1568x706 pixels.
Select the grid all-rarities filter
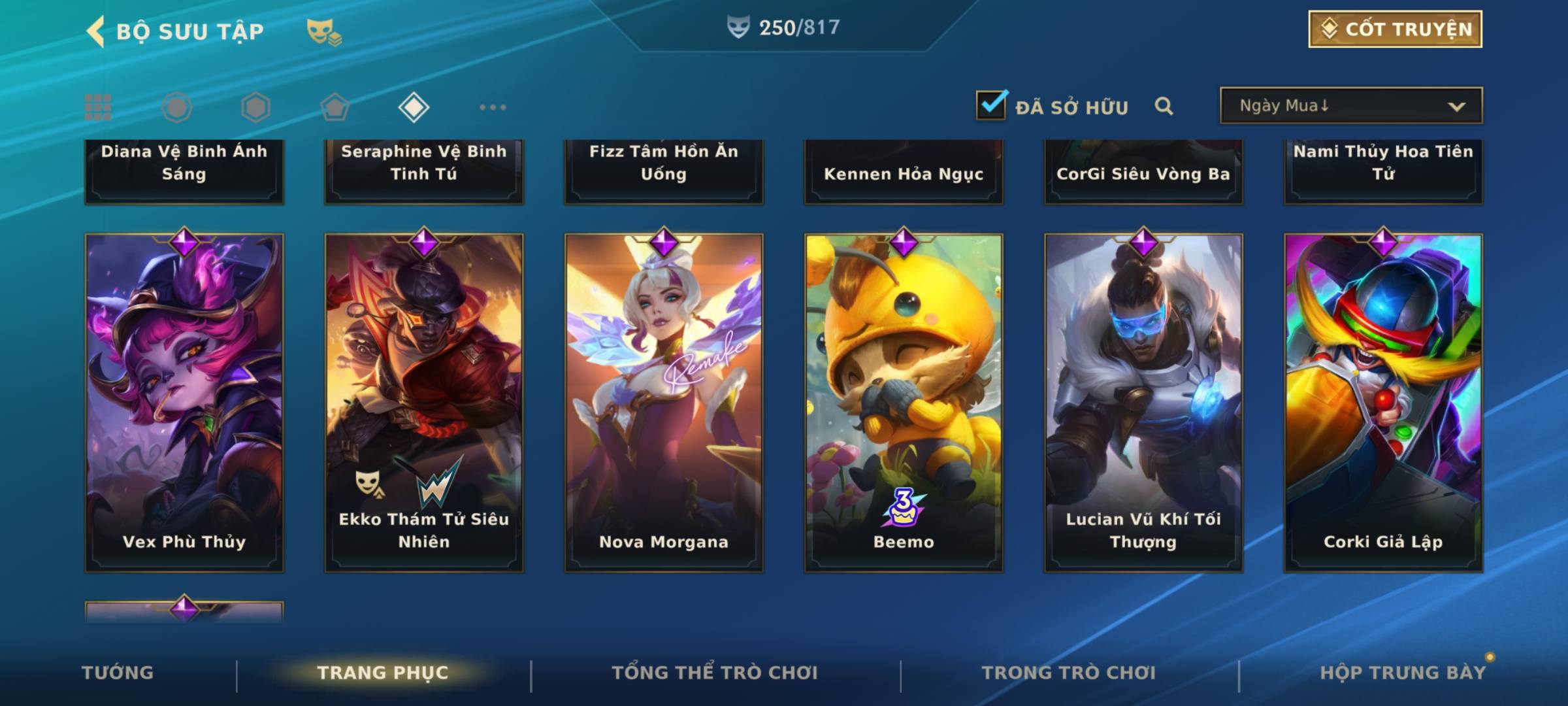(98, 107)
